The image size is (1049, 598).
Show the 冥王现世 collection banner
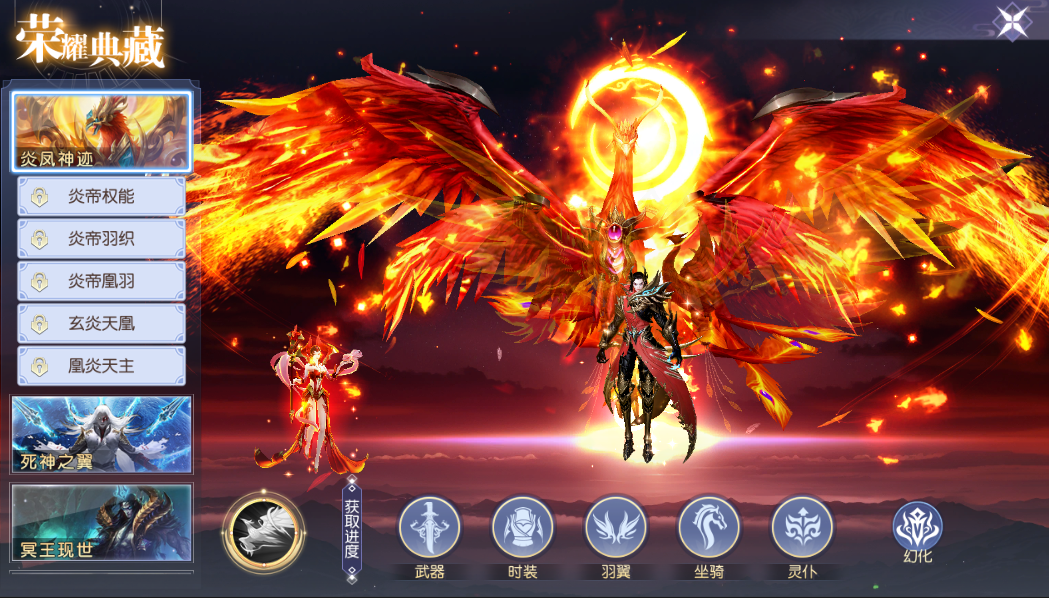[x=101, y=523]
